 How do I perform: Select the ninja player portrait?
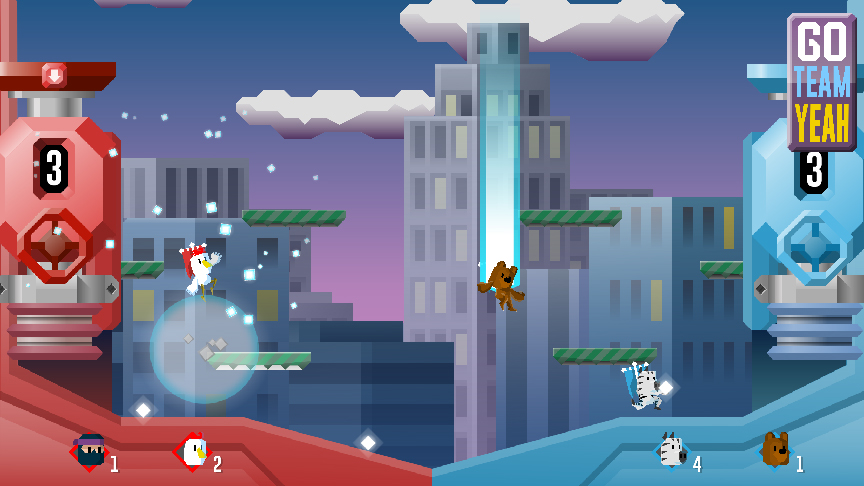[90, 451]
